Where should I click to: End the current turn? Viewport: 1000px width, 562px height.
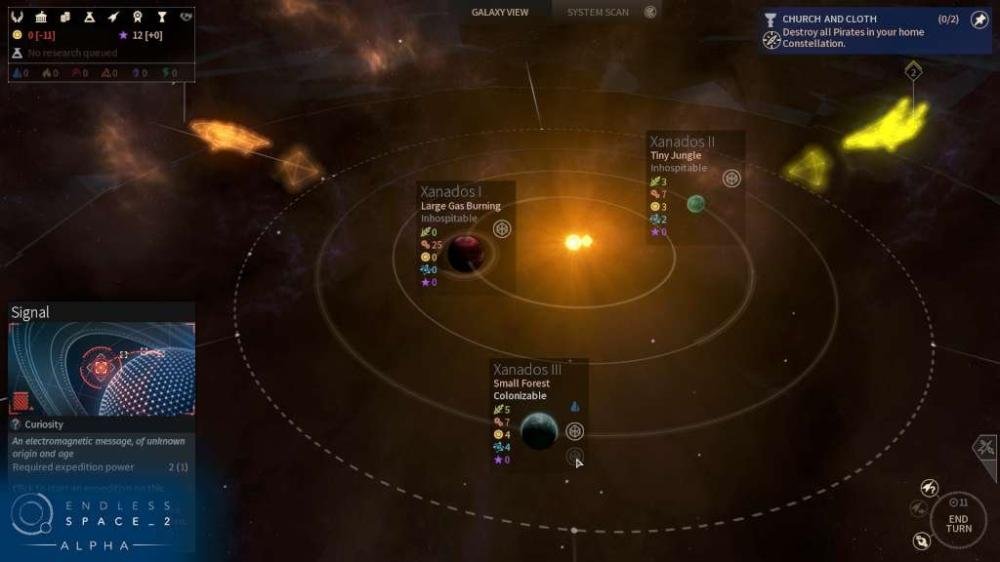coord(958,520)
